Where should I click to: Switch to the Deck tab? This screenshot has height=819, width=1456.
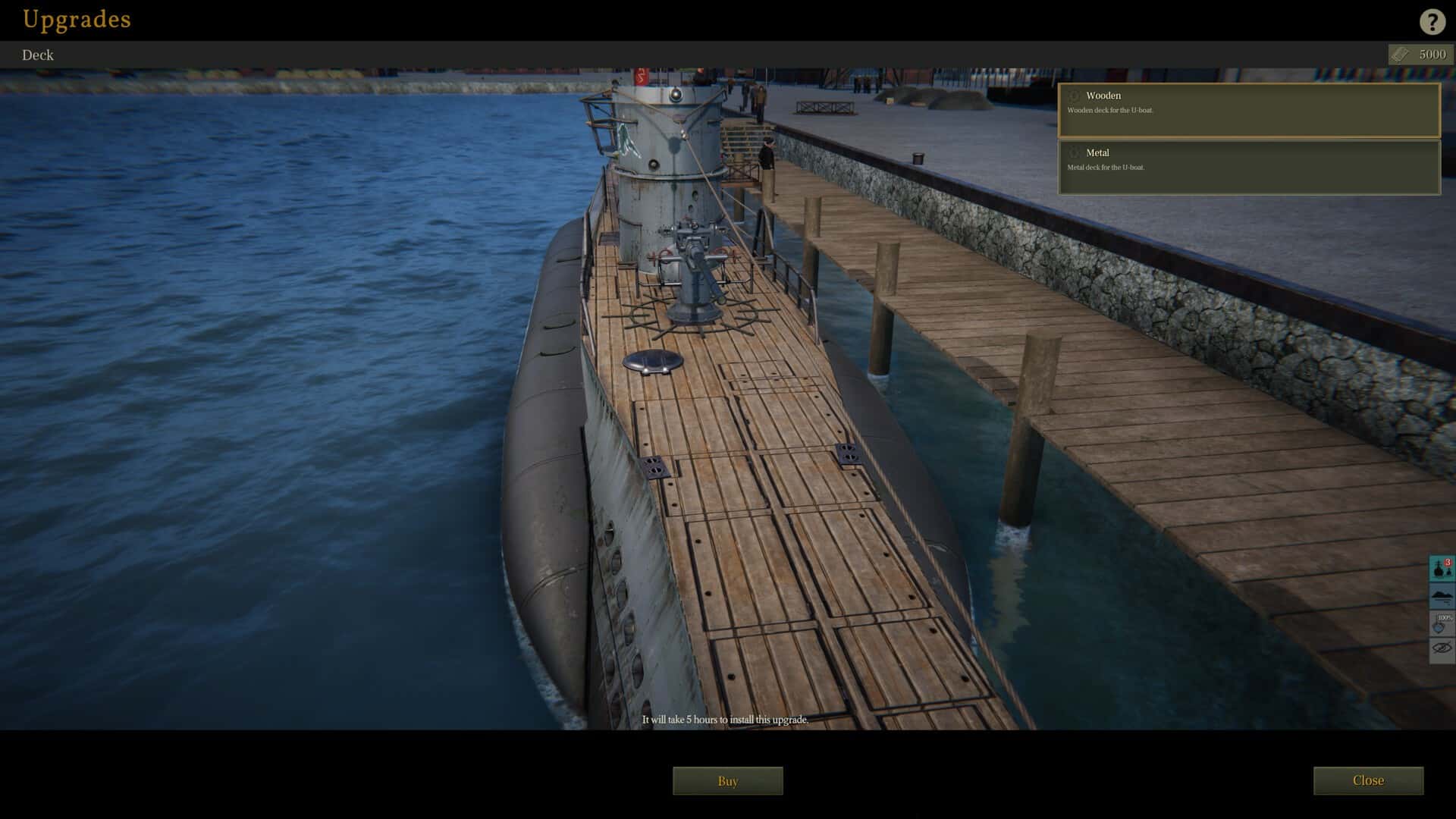(x=38, y=55)
